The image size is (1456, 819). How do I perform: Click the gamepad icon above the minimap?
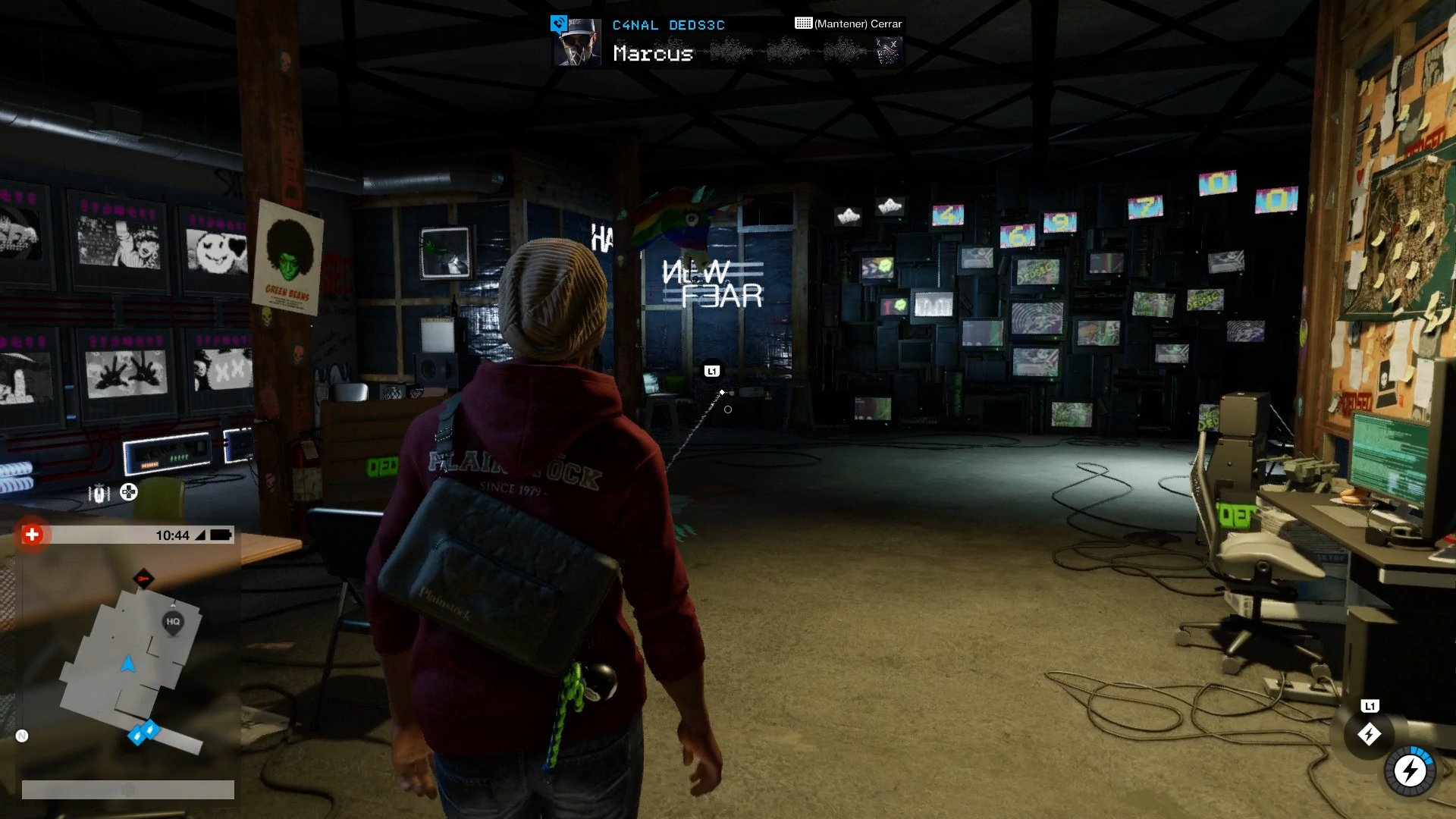click(127, 492)
